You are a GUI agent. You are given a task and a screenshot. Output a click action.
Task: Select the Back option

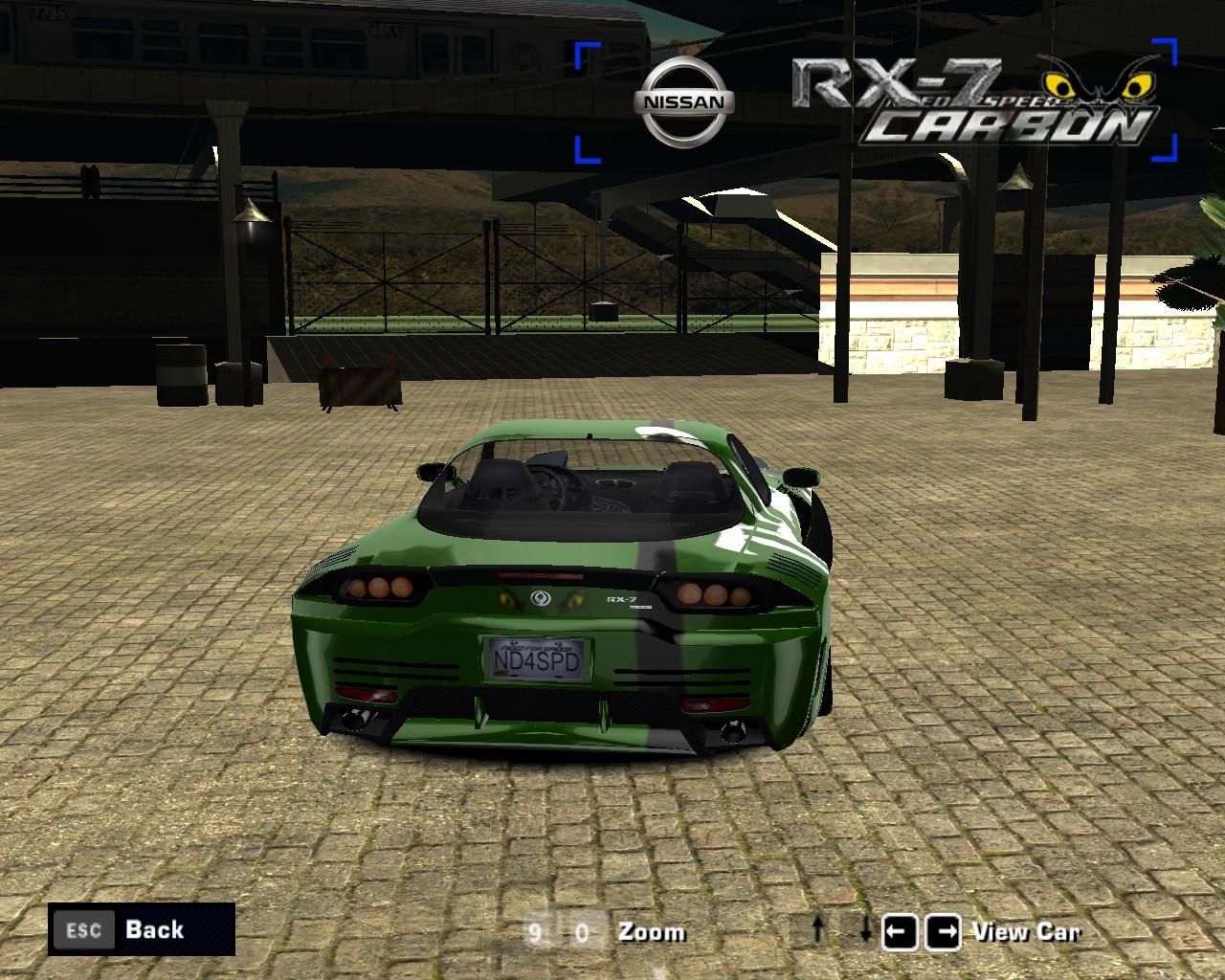point(153,929)
